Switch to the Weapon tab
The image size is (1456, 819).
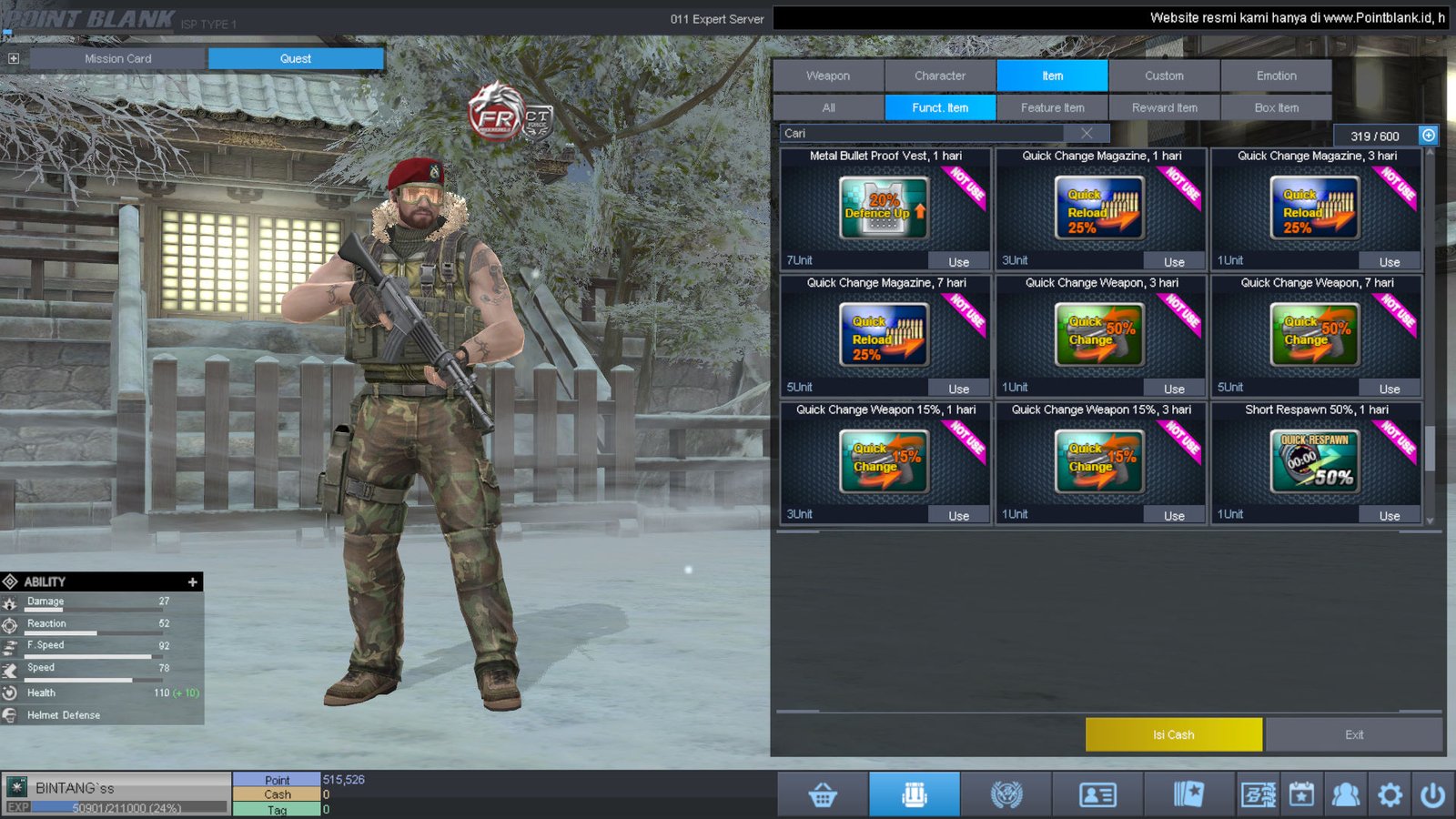828,76
